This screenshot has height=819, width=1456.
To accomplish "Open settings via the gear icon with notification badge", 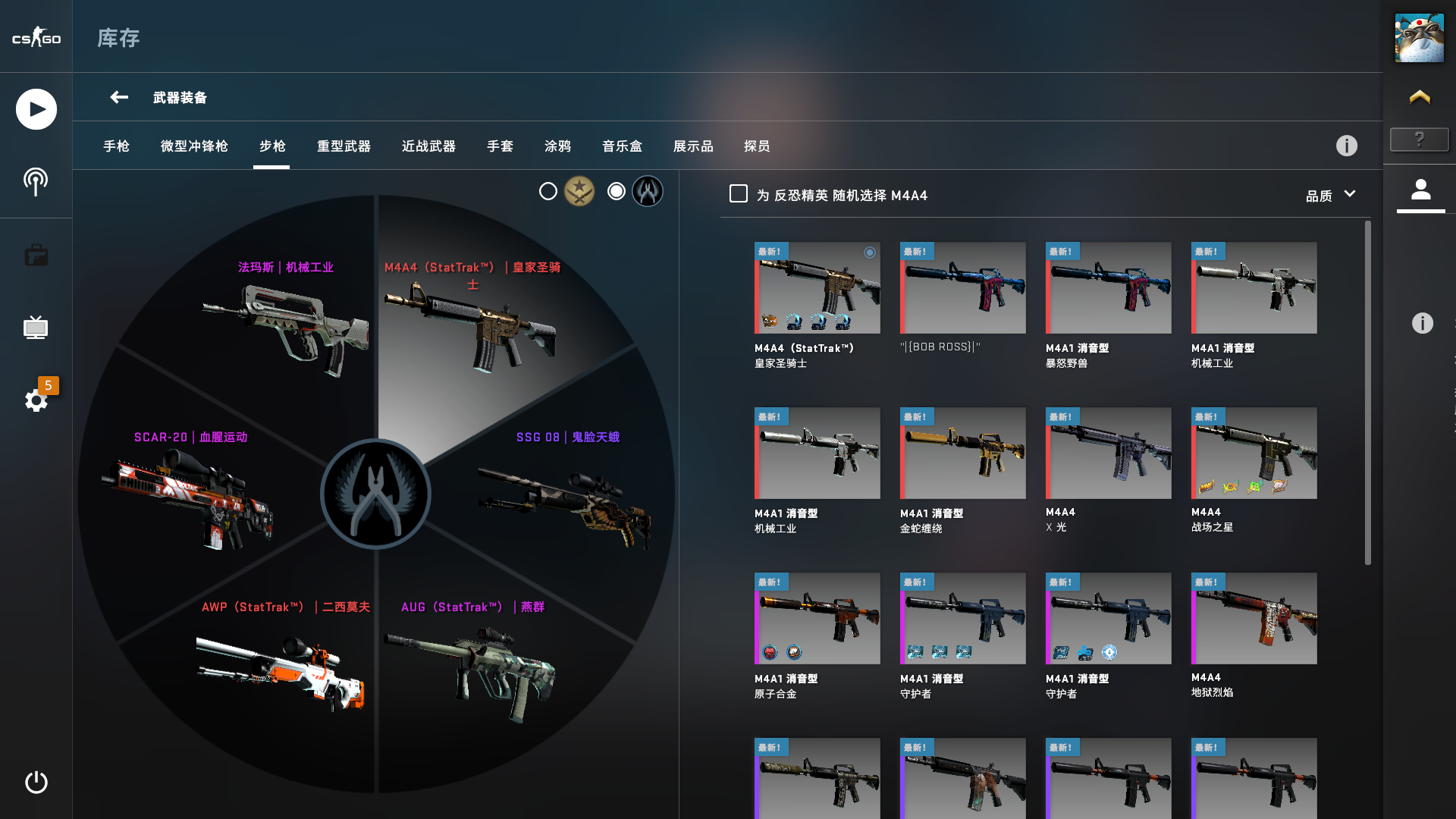I will click(36, 400).
